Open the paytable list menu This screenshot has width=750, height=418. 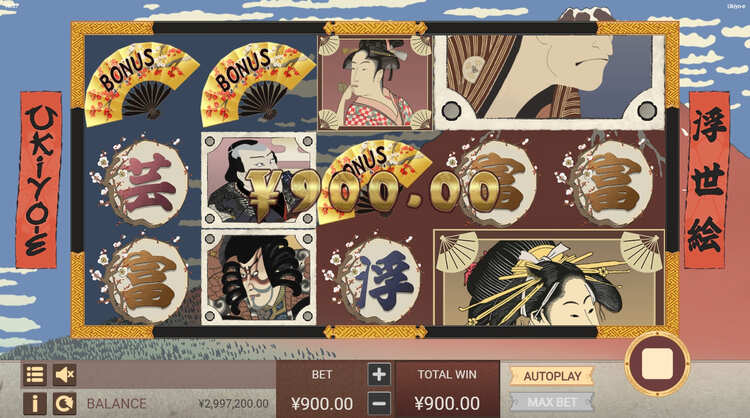[x=35, y=375]
